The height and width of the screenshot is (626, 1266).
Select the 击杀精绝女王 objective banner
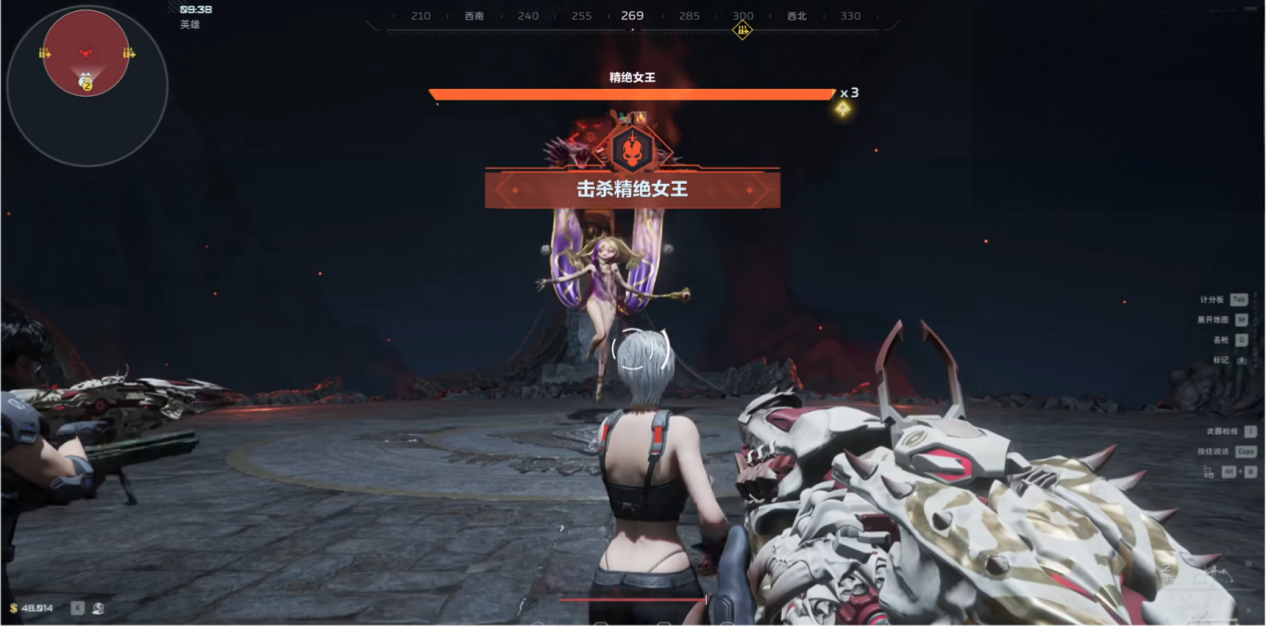click(x=632, y=189)
